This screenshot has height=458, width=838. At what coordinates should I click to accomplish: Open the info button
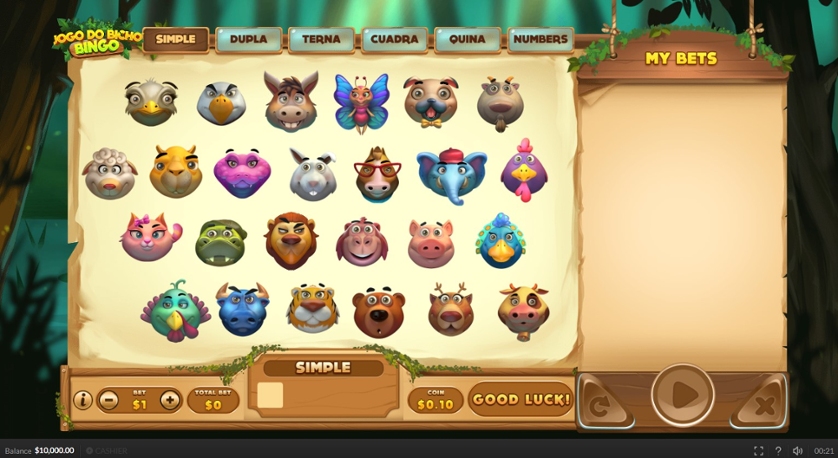83,400
